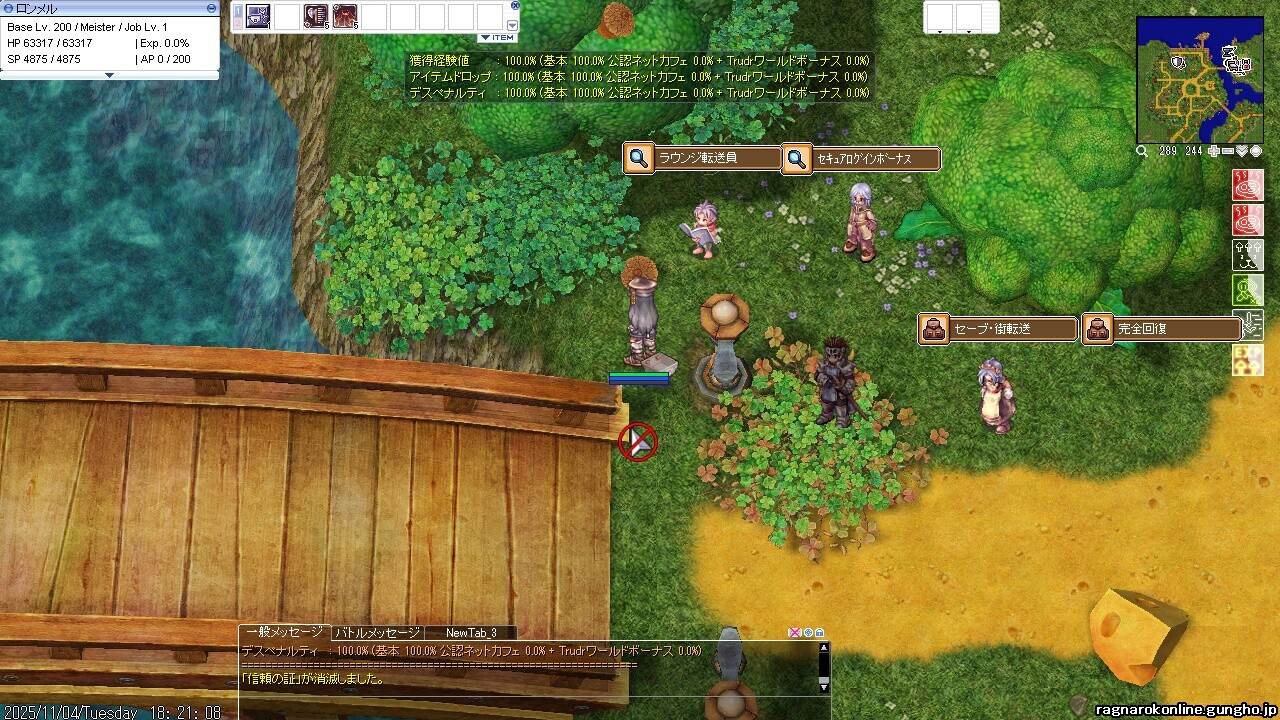The height and width of the screenshot is (720, 1280).
Task: Use the first hotbar item slot
Action: pyautogui.click(x=258, y=16)
